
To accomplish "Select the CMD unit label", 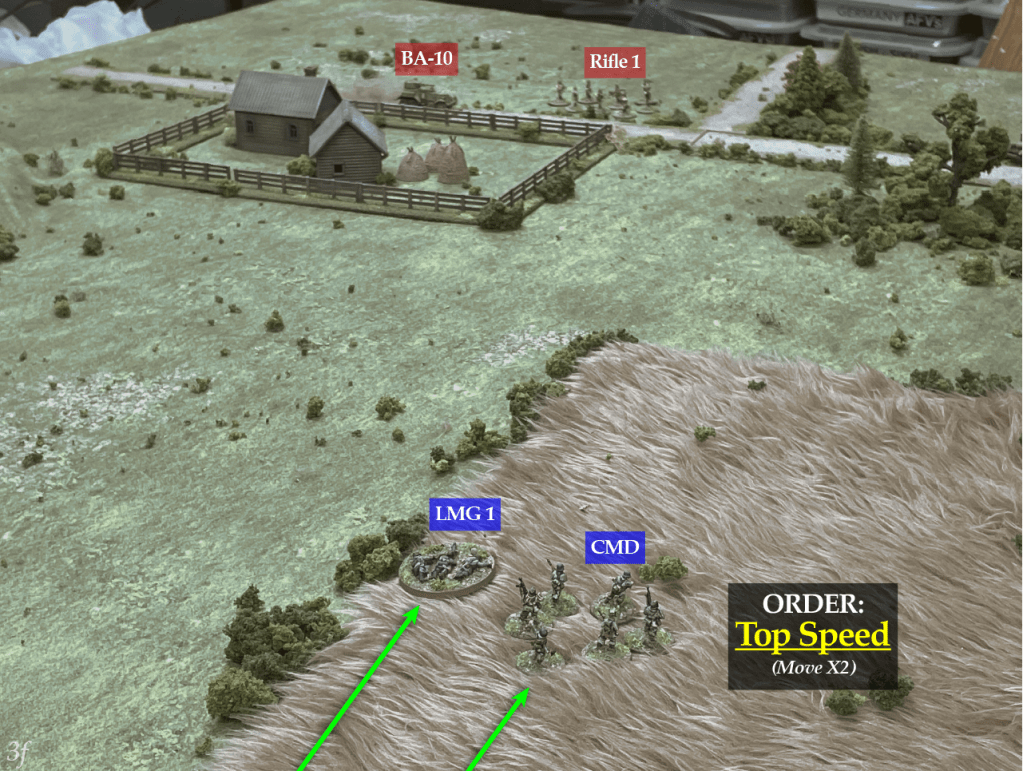I will pos(615,547).
